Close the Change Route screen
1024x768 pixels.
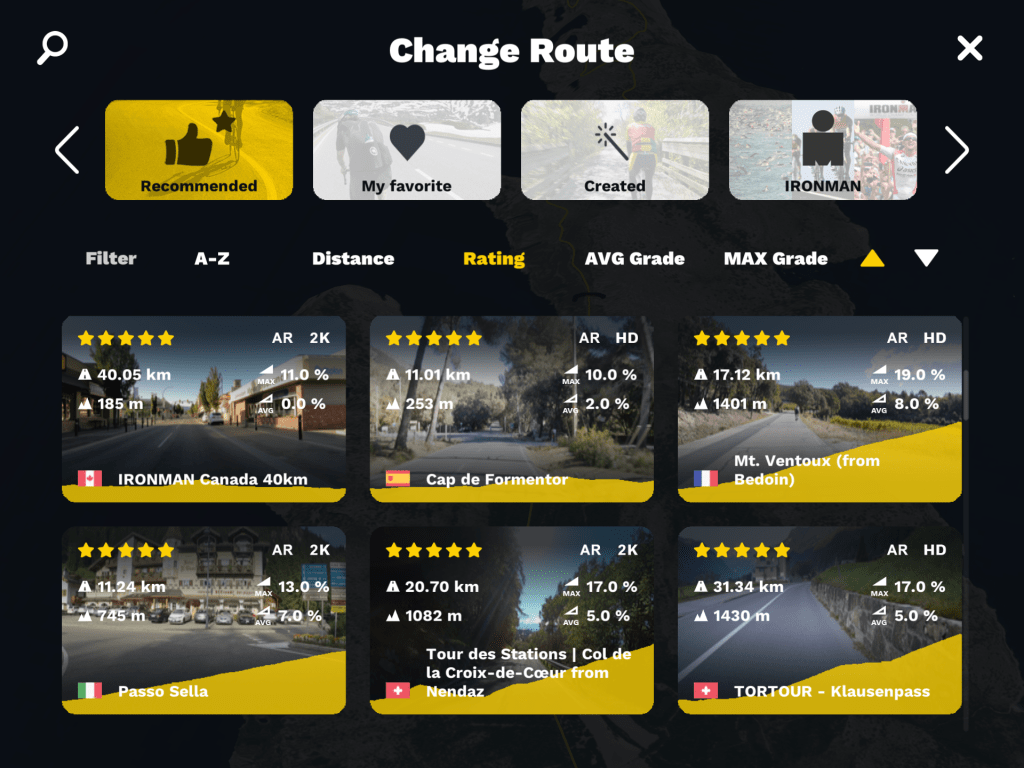click(x=969, y=48)
